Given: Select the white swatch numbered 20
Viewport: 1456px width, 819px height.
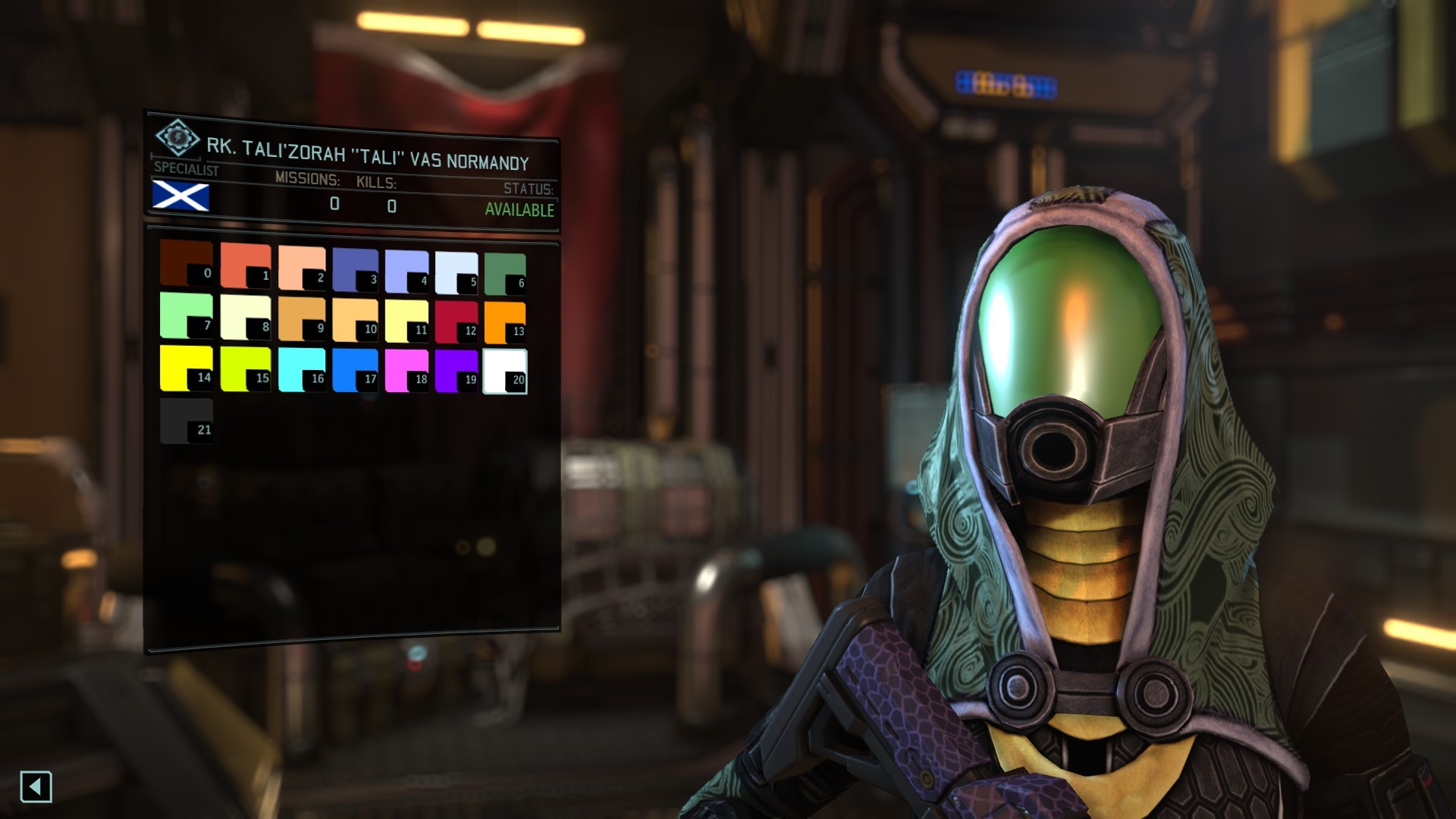Looking at the screenshot, I should (x=504, y=372).
